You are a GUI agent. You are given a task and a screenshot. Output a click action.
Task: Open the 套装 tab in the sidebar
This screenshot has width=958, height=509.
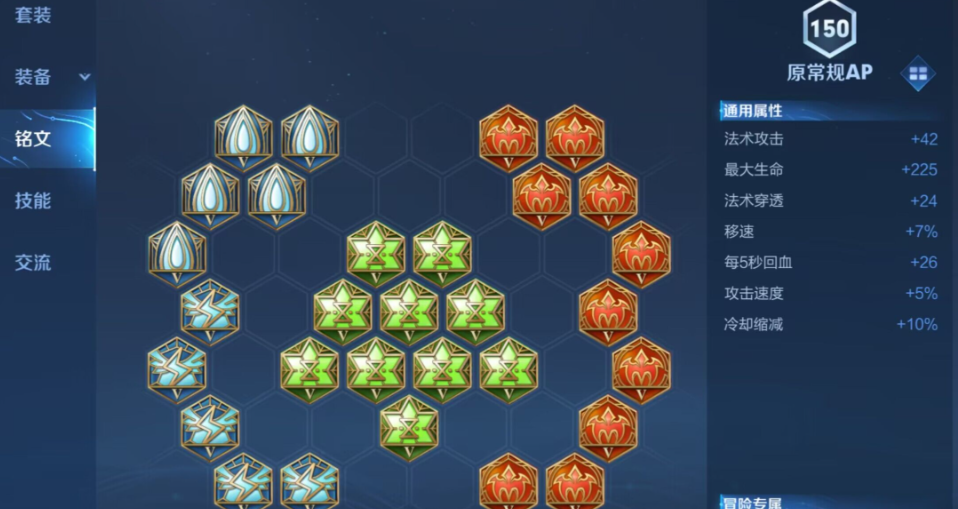click(x=33, y=15)
